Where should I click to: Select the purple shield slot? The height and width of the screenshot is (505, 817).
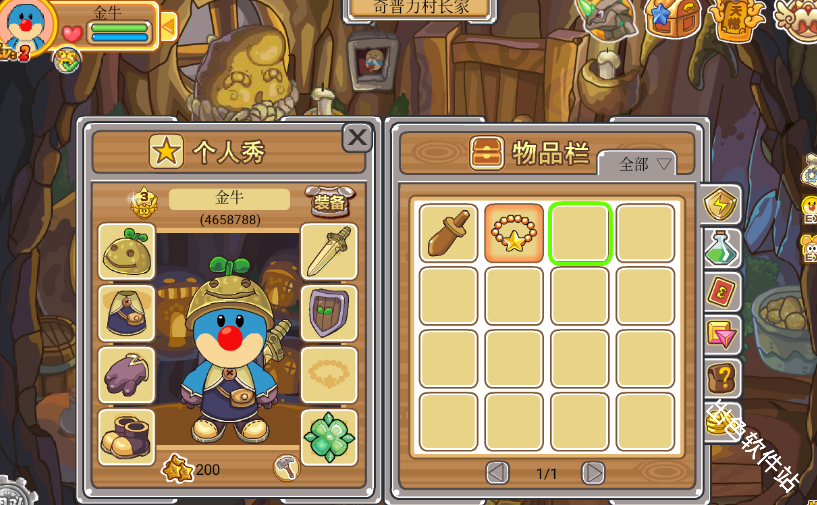click(329, 313)
